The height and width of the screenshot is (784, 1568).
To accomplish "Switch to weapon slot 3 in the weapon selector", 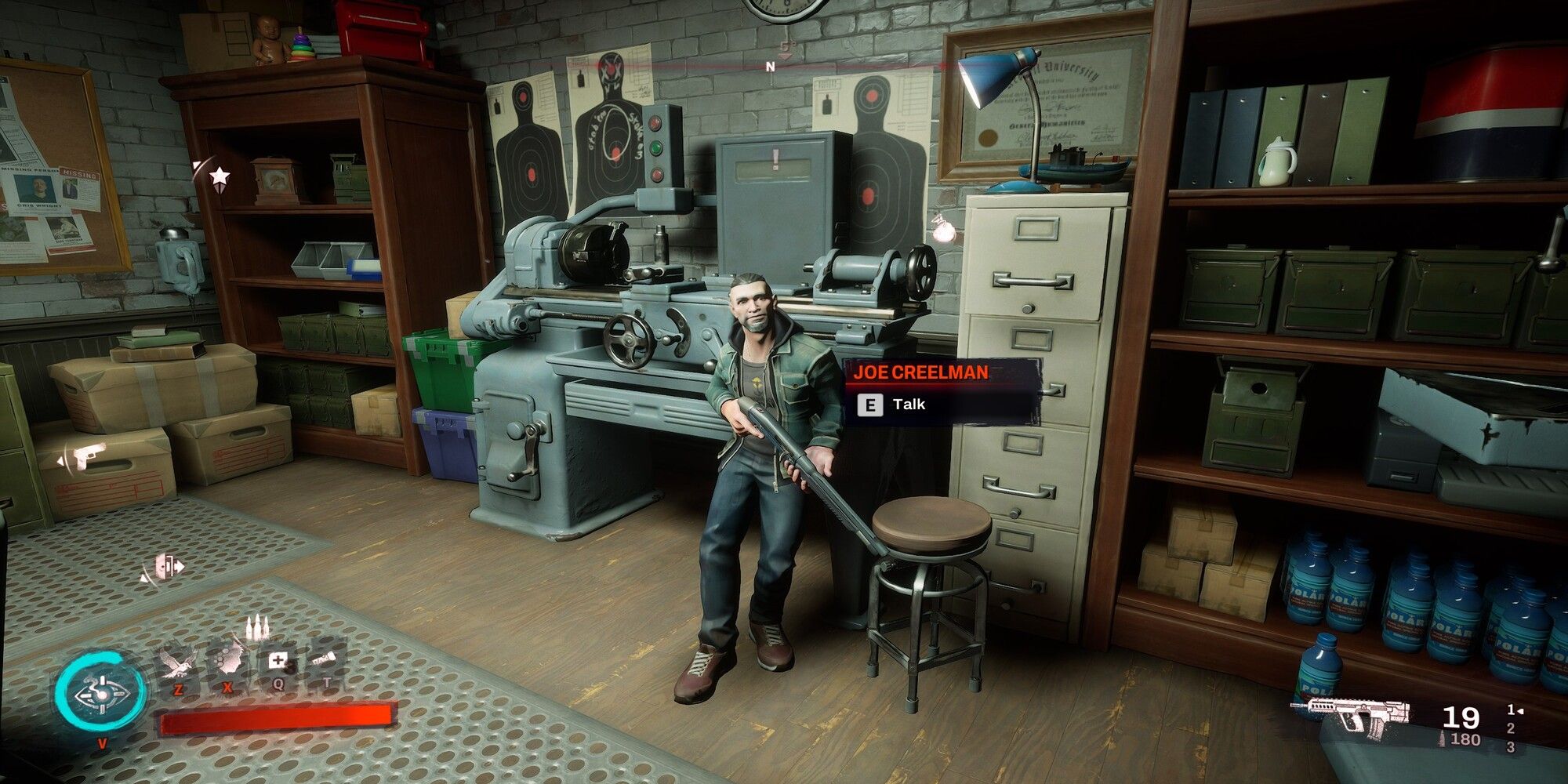I will click(1512, 746).
